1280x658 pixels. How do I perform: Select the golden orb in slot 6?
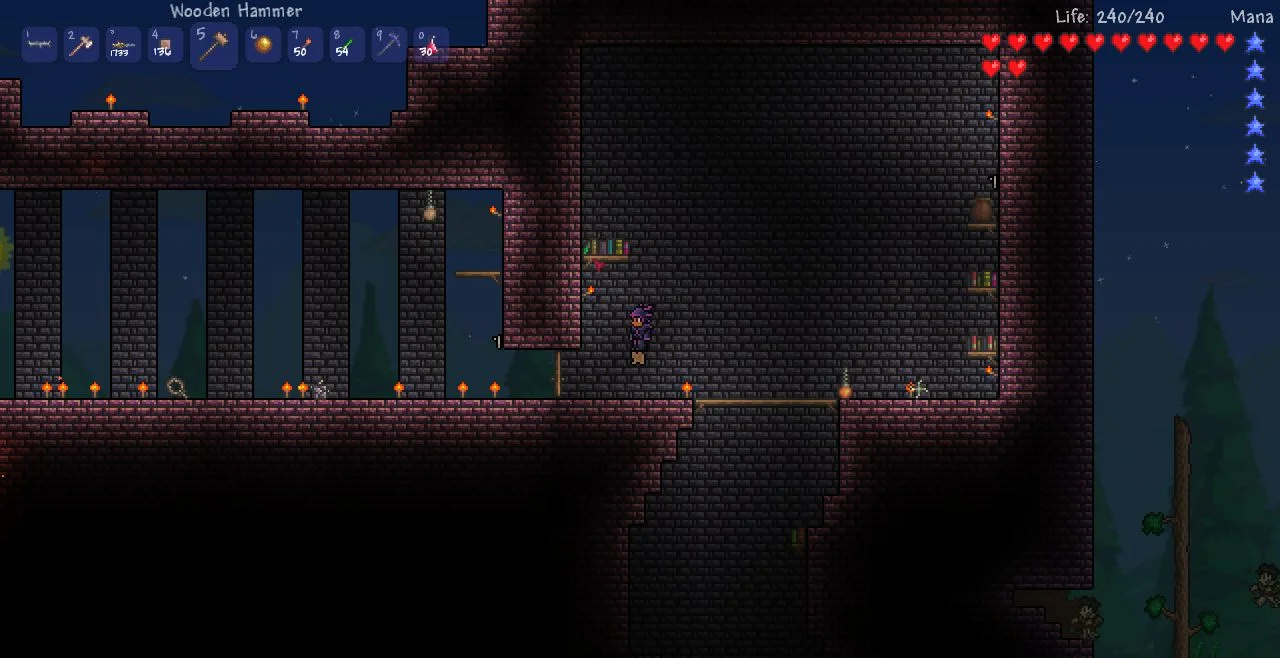pos(262,45)
